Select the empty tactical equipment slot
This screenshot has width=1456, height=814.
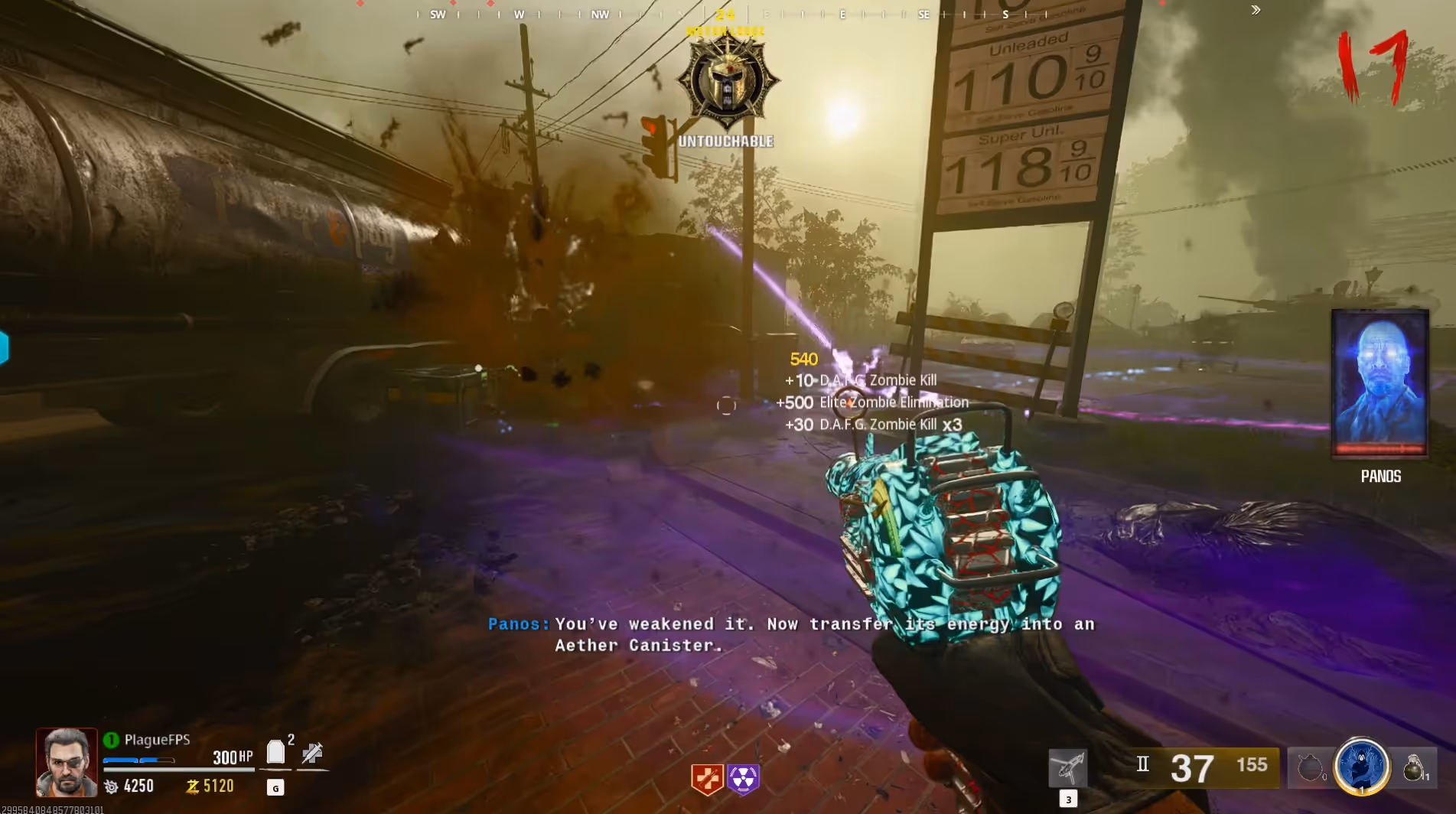(x=1310, y=767)
